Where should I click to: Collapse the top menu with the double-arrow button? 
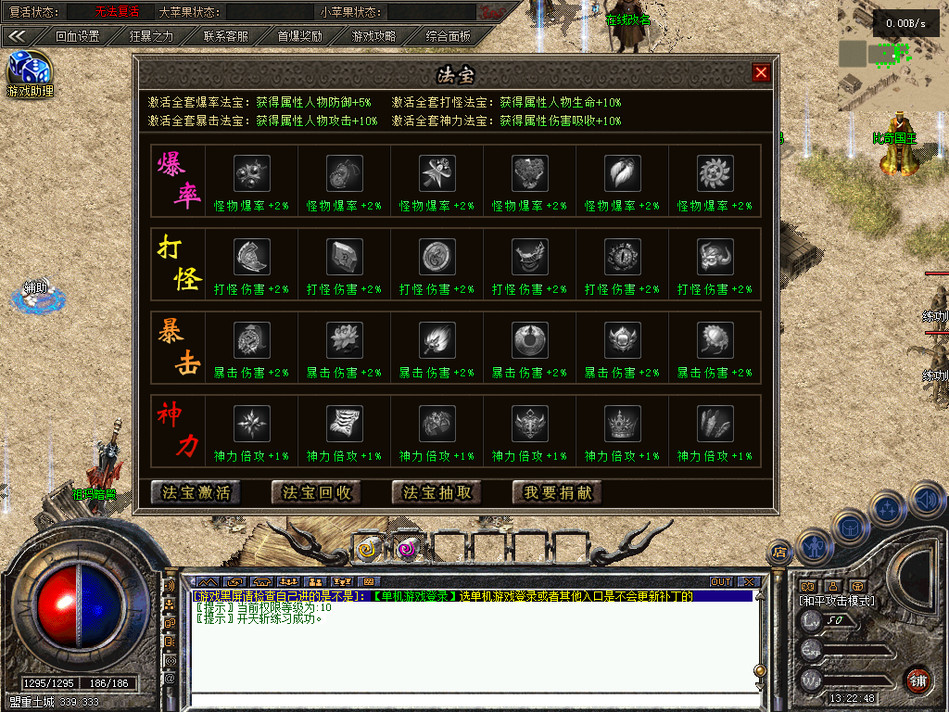click(x=15, y=36)
